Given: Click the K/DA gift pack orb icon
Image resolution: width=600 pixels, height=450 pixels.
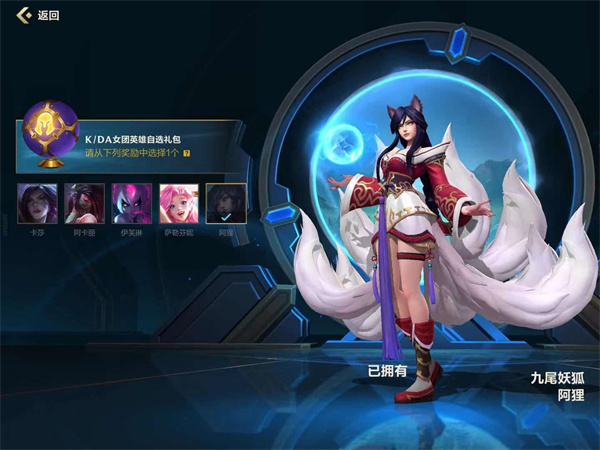Looking at the screenshot, I should [x=49, y=132].
